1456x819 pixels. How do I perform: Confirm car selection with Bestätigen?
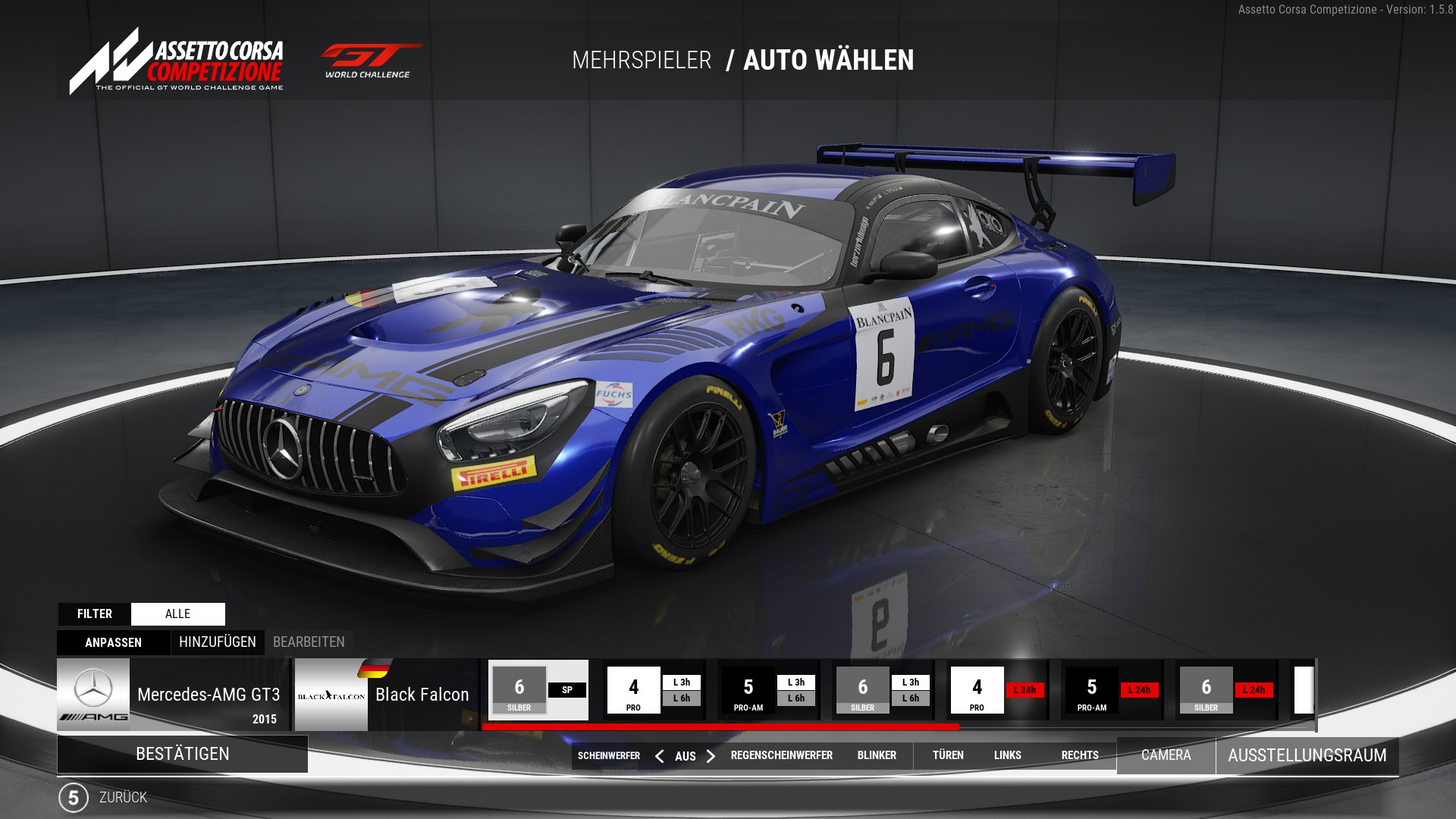coord(182,754)
